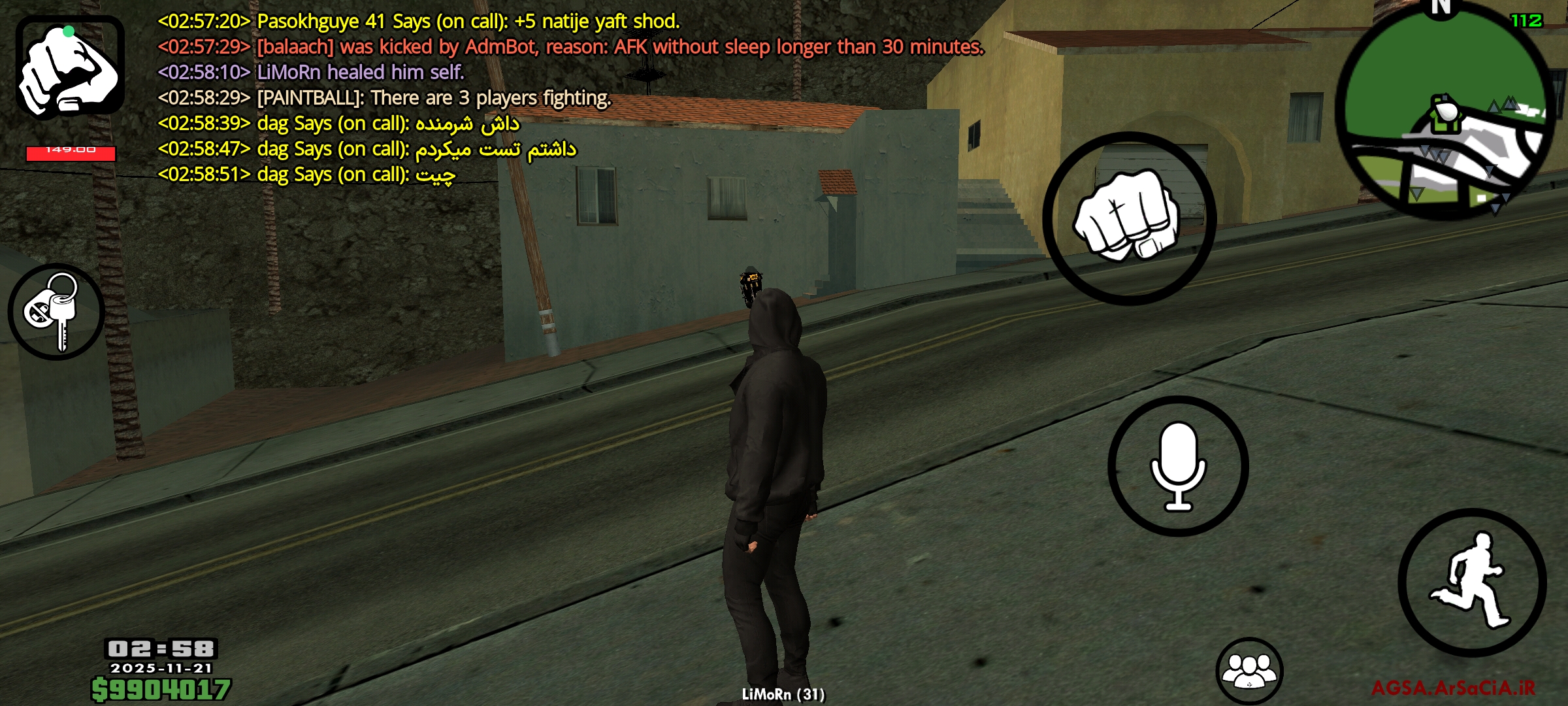This screenshot has height=706, width=1568.
Task: Activate the voice chat microphone
Action: 1178,466
